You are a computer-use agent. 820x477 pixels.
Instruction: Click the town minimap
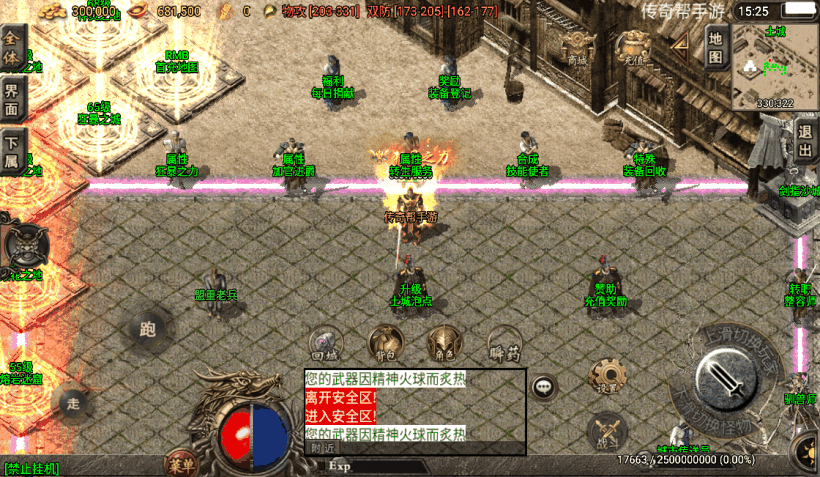(775, 66)
